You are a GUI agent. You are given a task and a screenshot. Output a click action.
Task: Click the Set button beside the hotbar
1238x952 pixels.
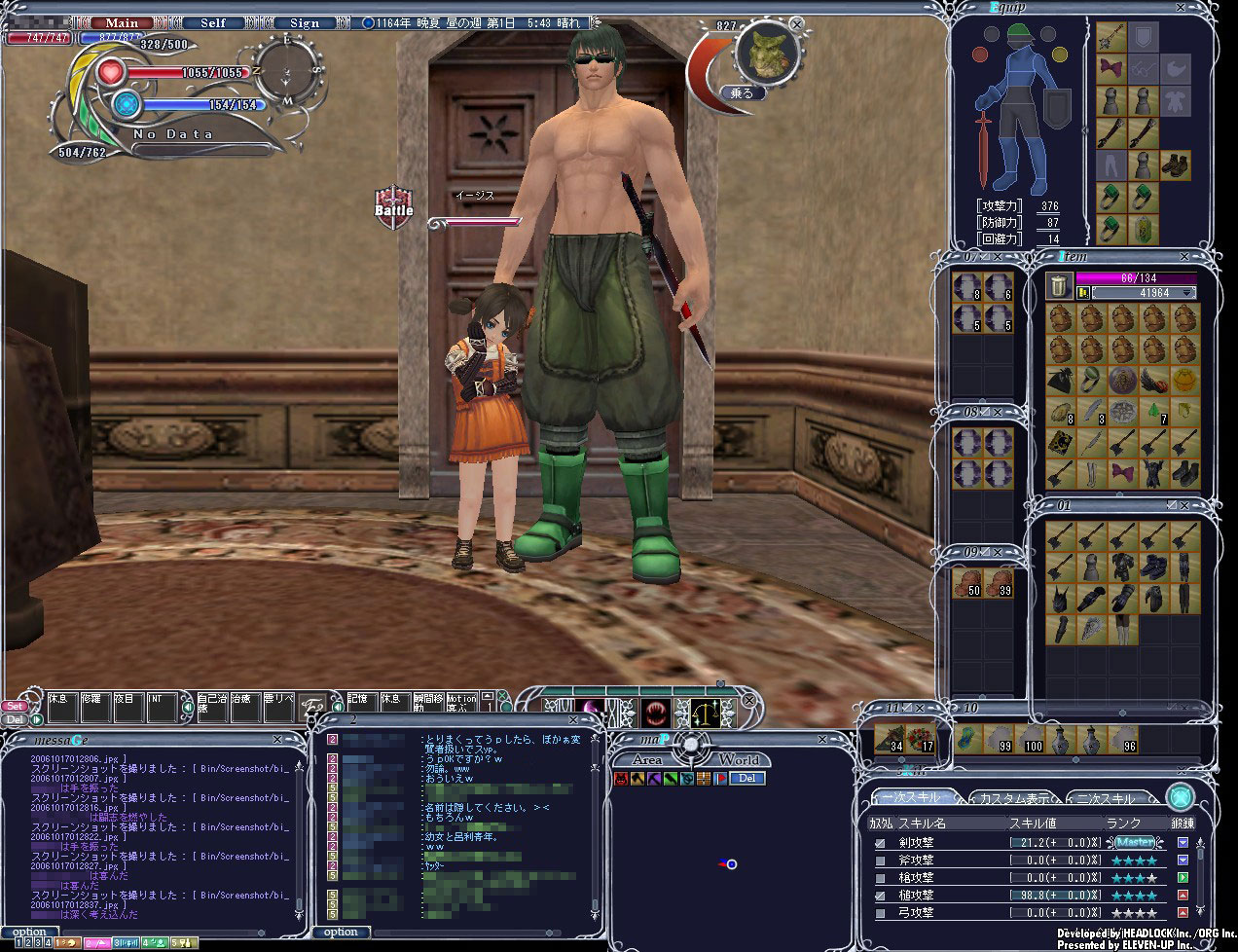tap(15, 706)
